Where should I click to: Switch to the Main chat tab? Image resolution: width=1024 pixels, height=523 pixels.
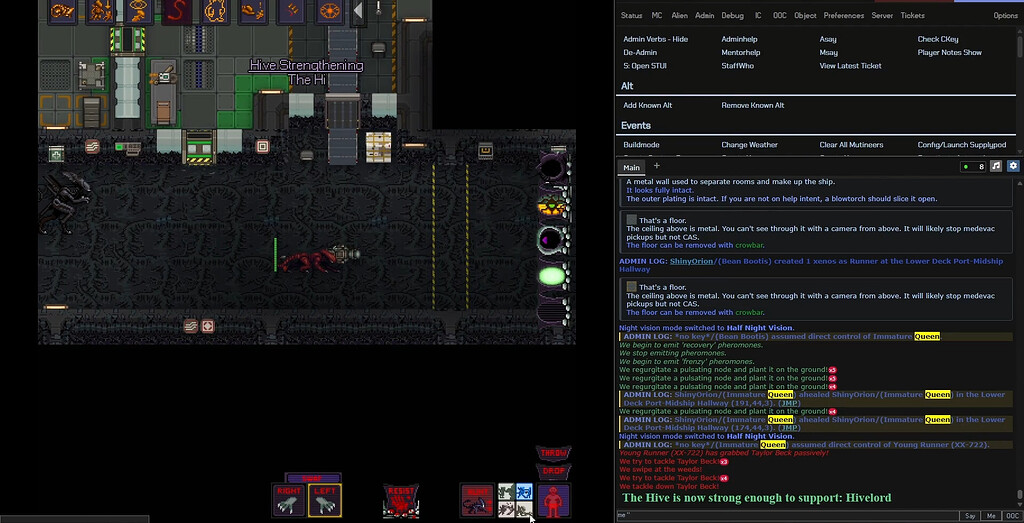(631, 167)
